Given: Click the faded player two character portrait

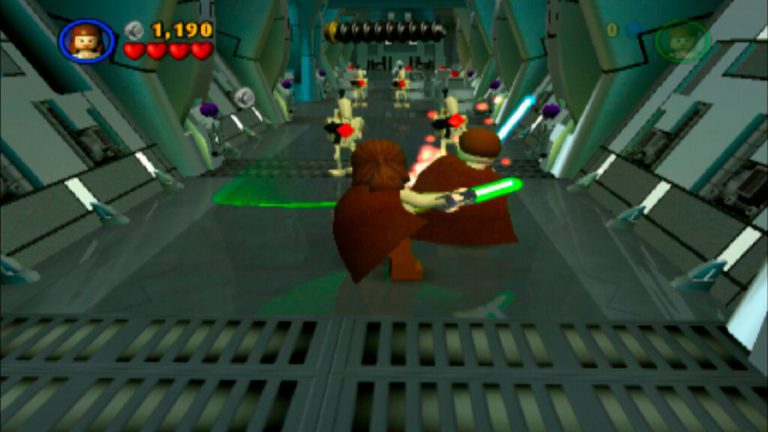Looking at the screenshot, I should (x=683, y=41).
